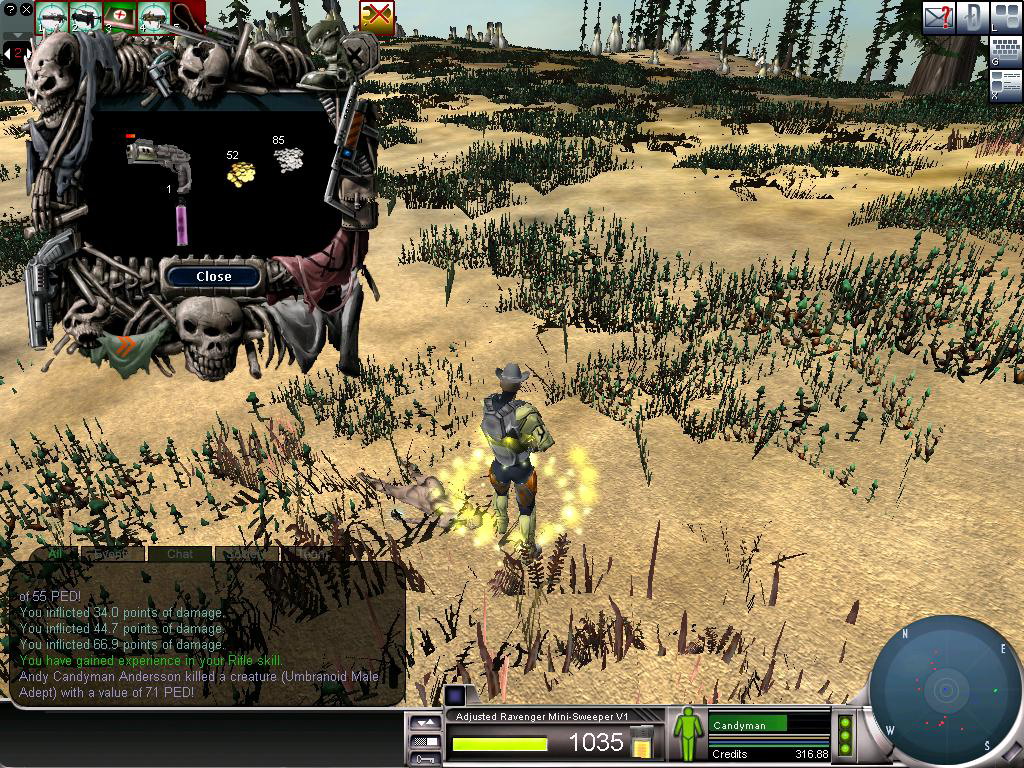Image resolution: width=1024 pixels, height=768 pixels.
Task: Click the radar minimap
Action: 945,690
